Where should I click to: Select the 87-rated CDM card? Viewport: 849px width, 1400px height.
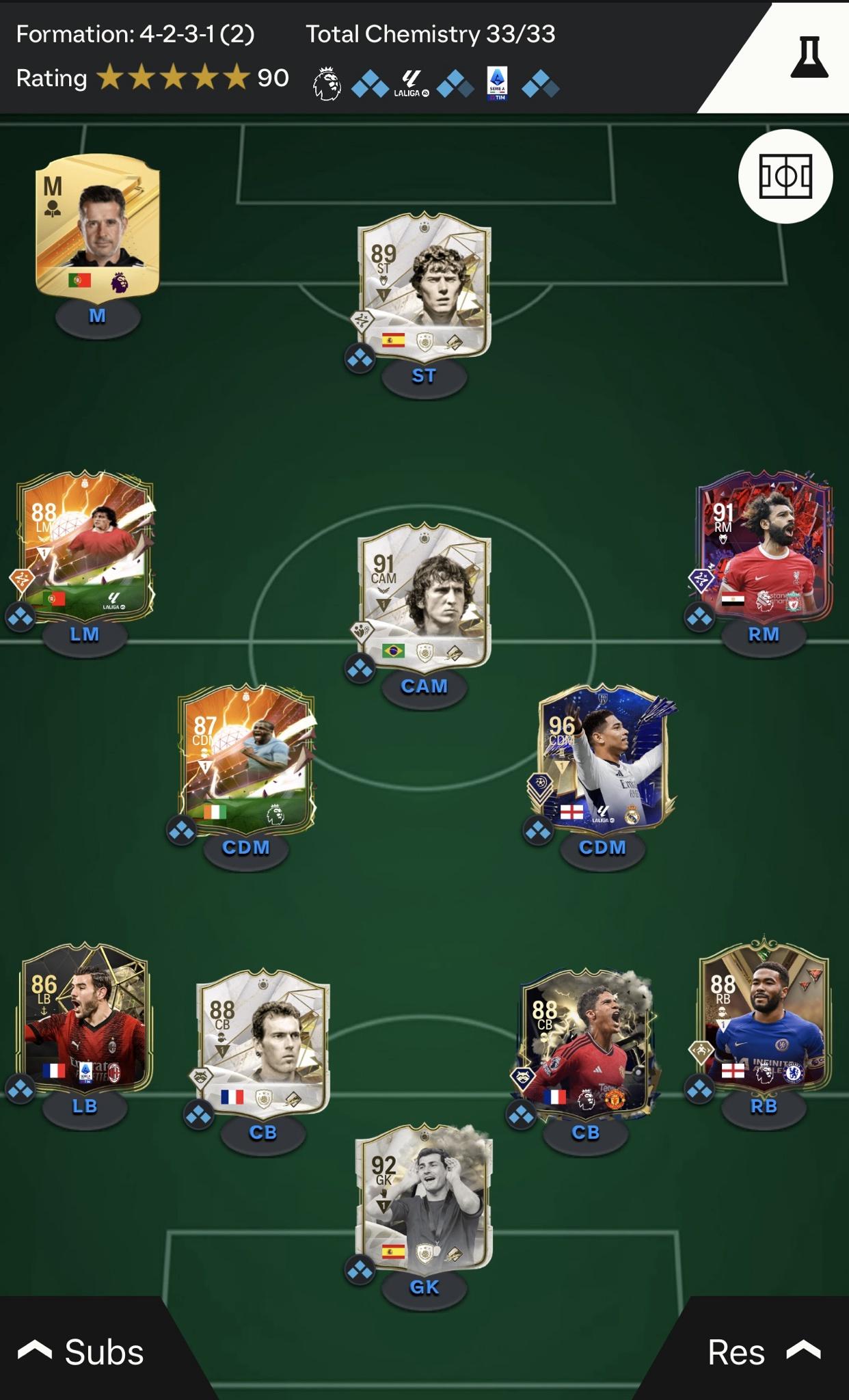[x=246, y=757]
